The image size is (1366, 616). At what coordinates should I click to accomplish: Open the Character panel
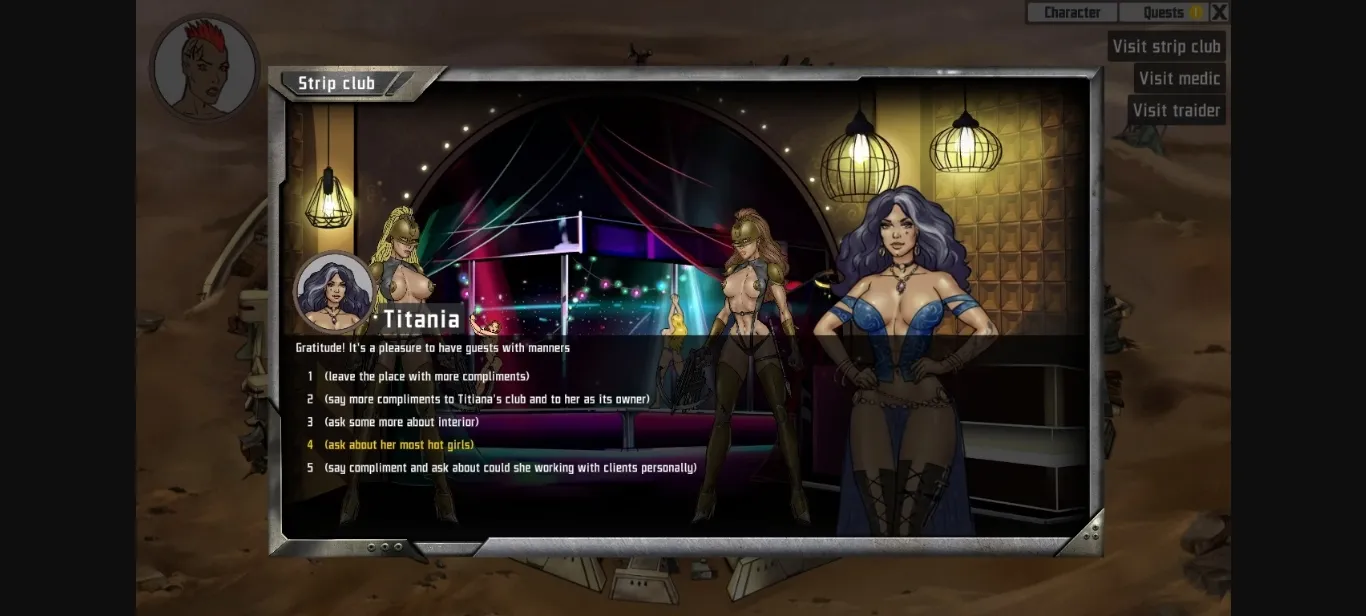pyautogui.click(x=1071, y=12)
